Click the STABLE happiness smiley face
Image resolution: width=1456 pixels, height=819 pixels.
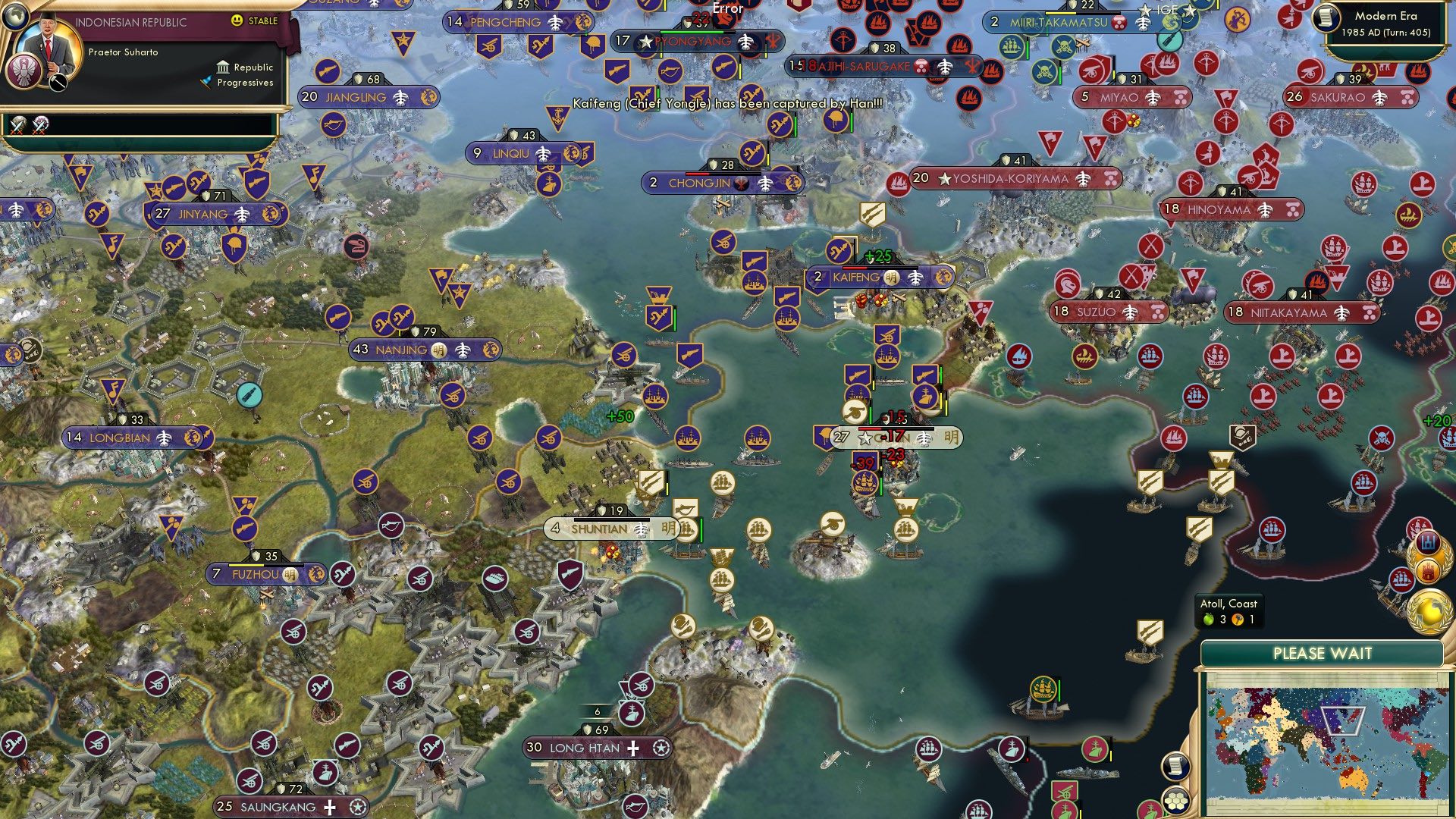pos(236,20)
